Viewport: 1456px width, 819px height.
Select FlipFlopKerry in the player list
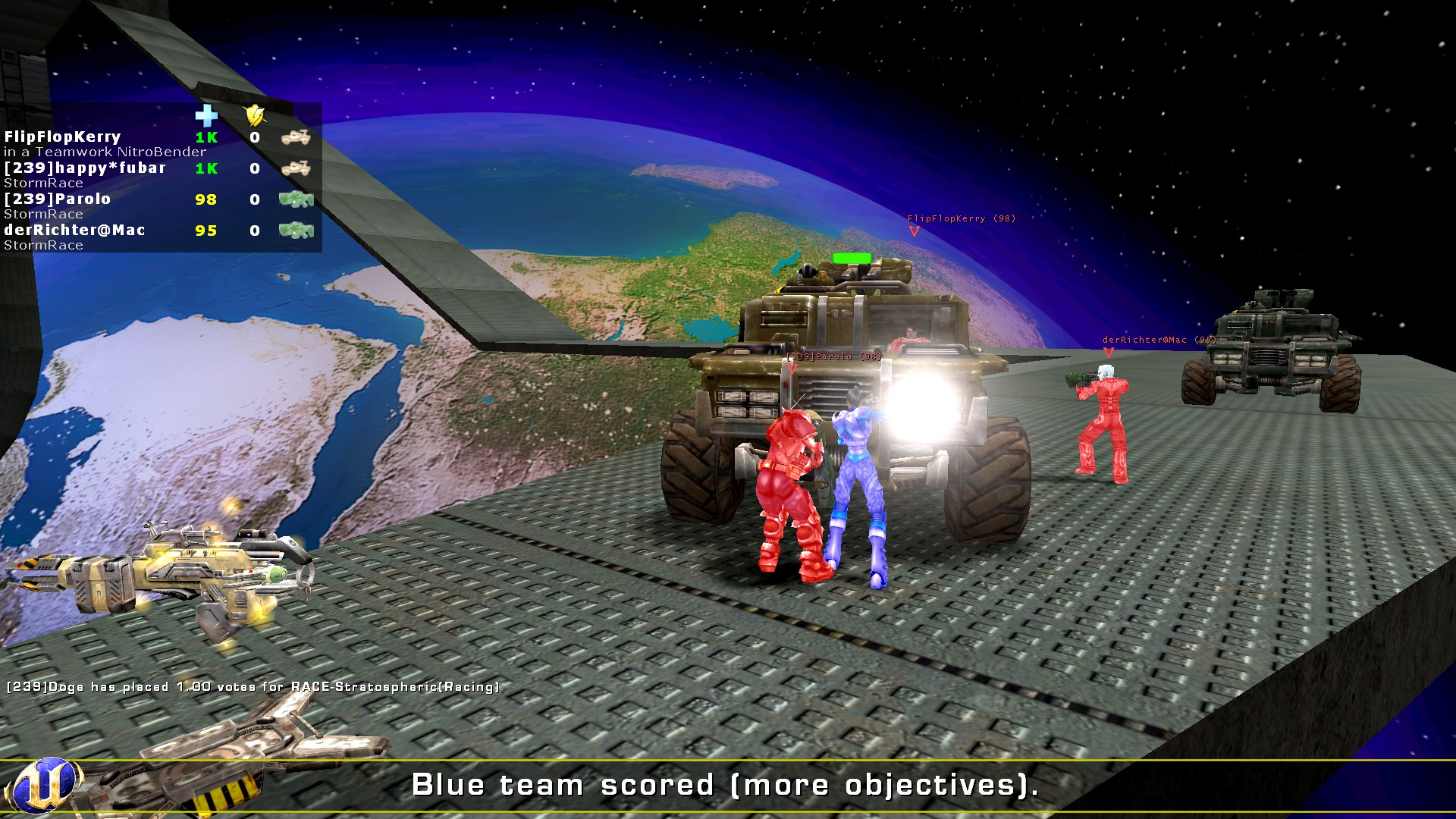point(63,137)
